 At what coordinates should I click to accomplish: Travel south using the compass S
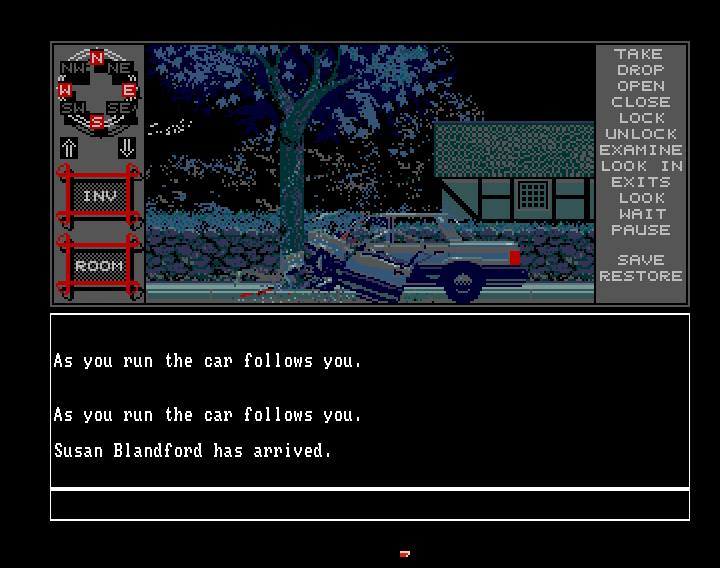pyautogui.click(x=97, y=122)
